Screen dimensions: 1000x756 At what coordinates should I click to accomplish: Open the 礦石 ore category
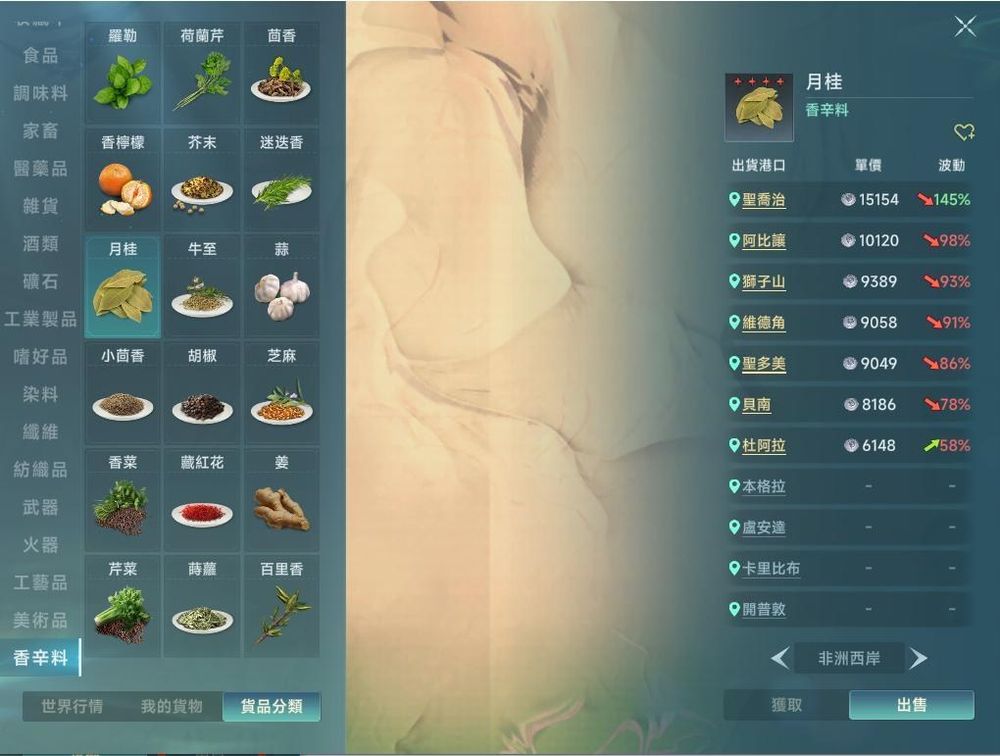click(x=40, y=282)
